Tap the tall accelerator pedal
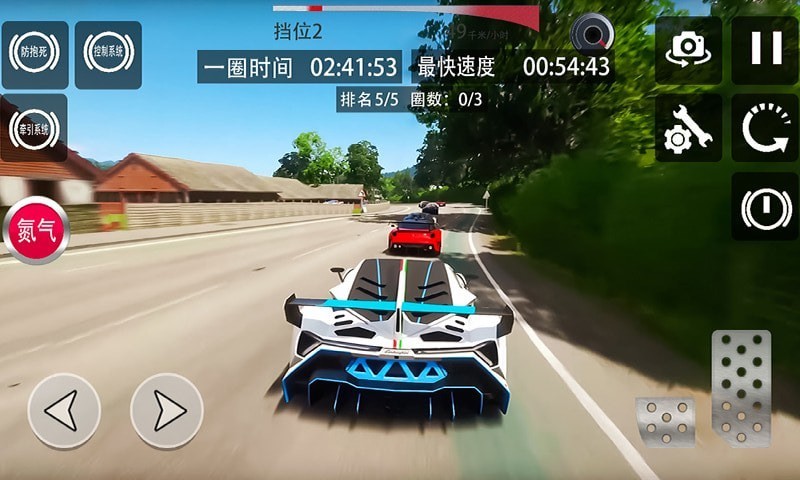The image size is (800, 480). click(741, 388)
